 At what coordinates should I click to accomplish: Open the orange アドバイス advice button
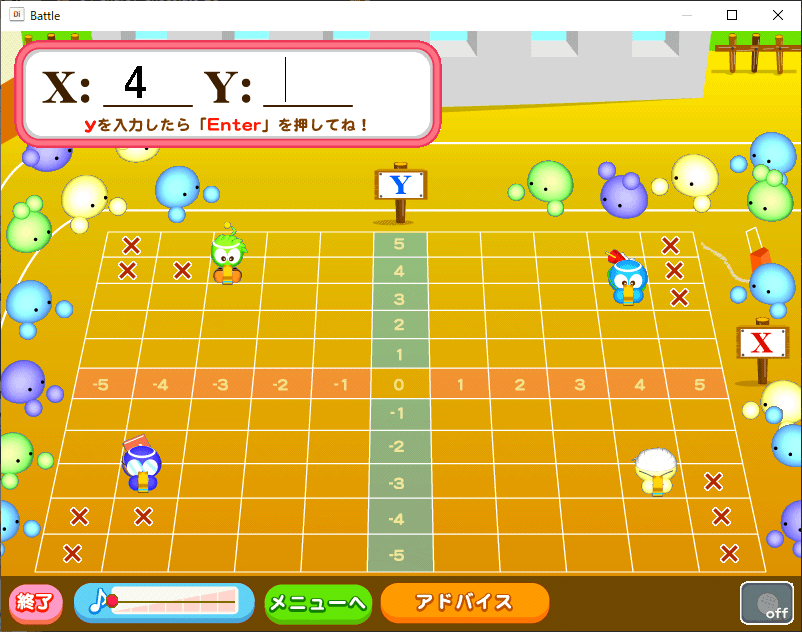pyautogui.click(x=464, y=602)
